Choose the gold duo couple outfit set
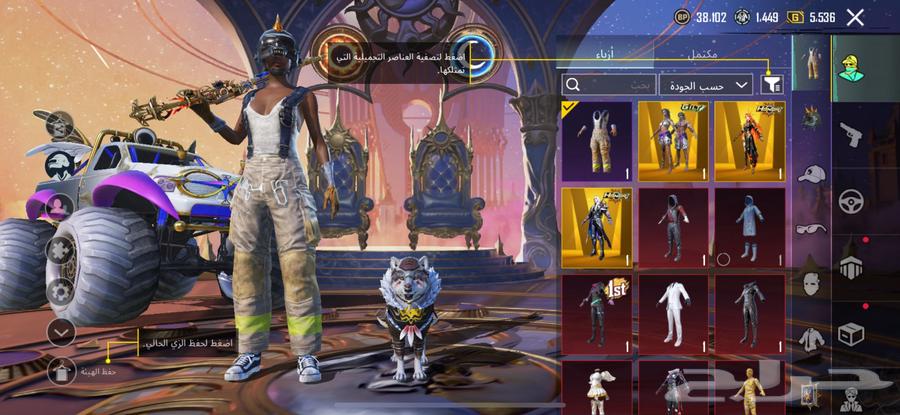This screenshot has height=415, width=900. [x=672, y=140]
